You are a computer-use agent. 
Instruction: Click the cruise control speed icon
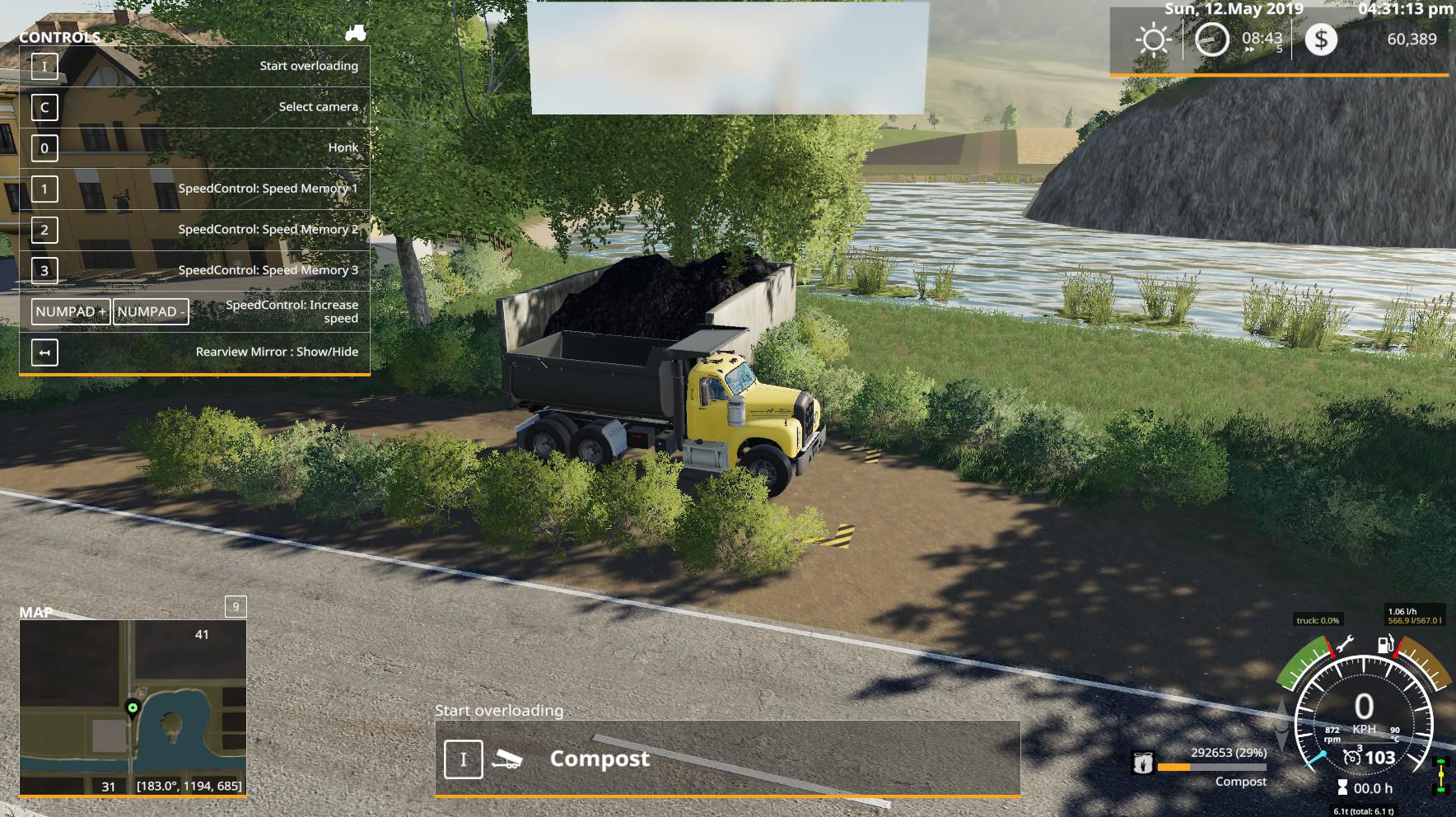click(1351, 758)
